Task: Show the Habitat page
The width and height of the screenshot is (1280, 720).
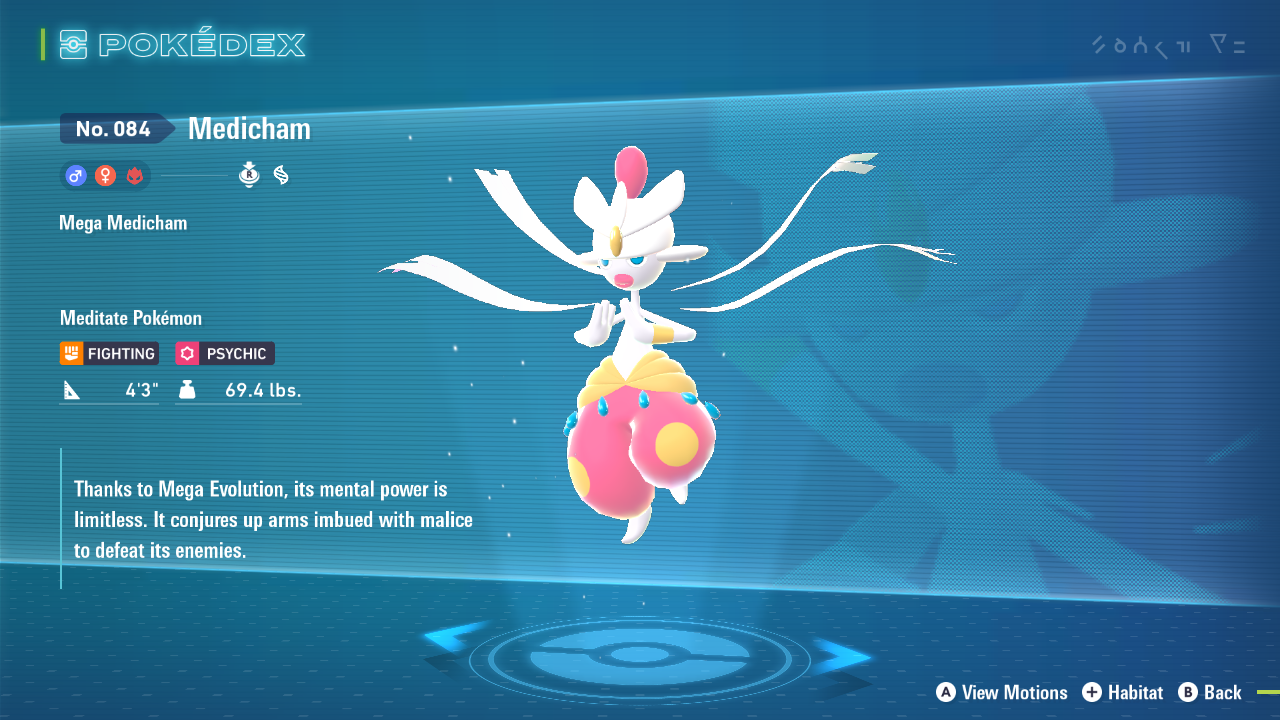Action: click(1122, 692)
